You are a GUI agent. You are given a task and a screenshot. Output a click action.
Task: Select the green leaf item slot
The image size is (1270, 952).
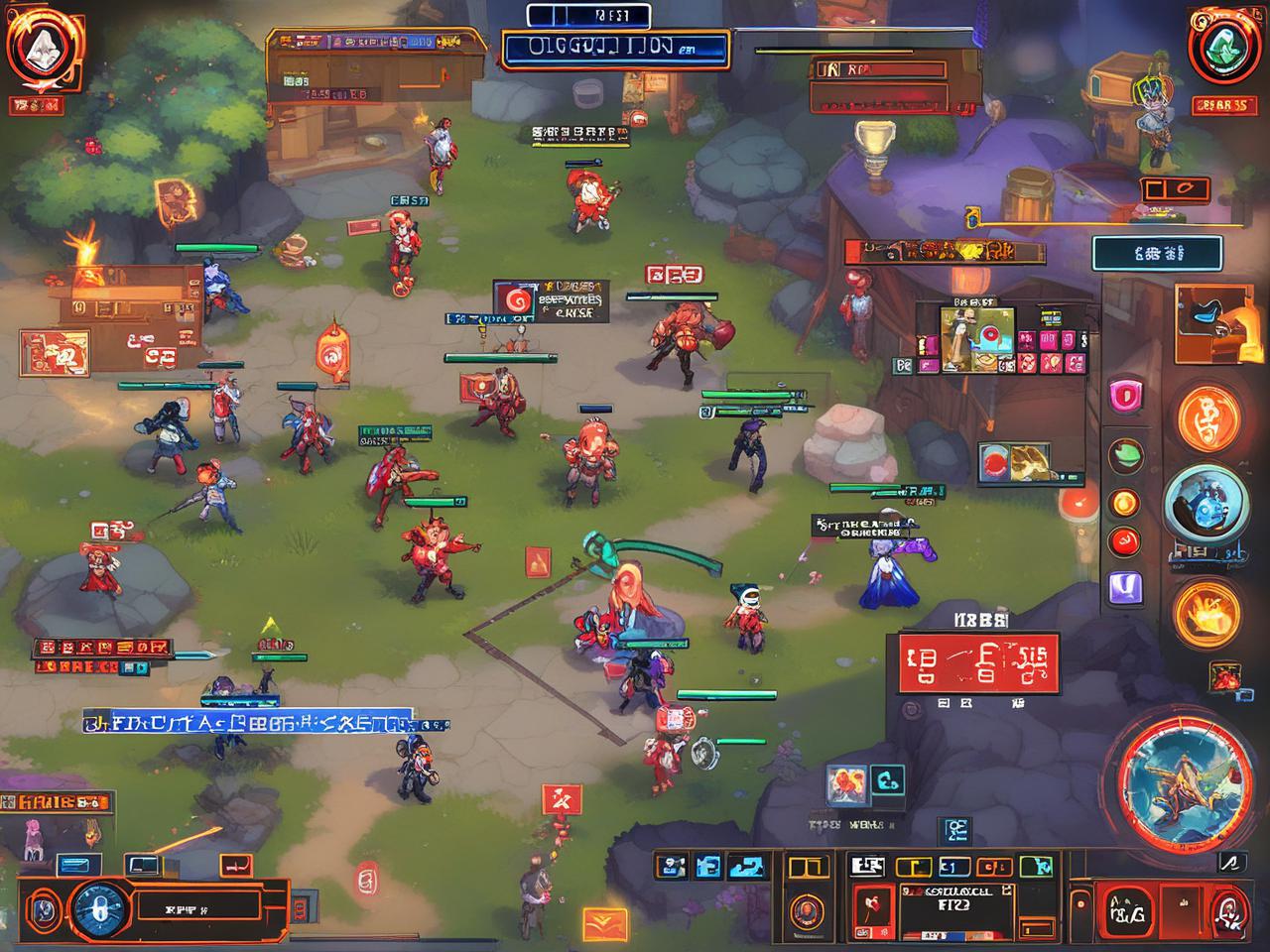1125,455
